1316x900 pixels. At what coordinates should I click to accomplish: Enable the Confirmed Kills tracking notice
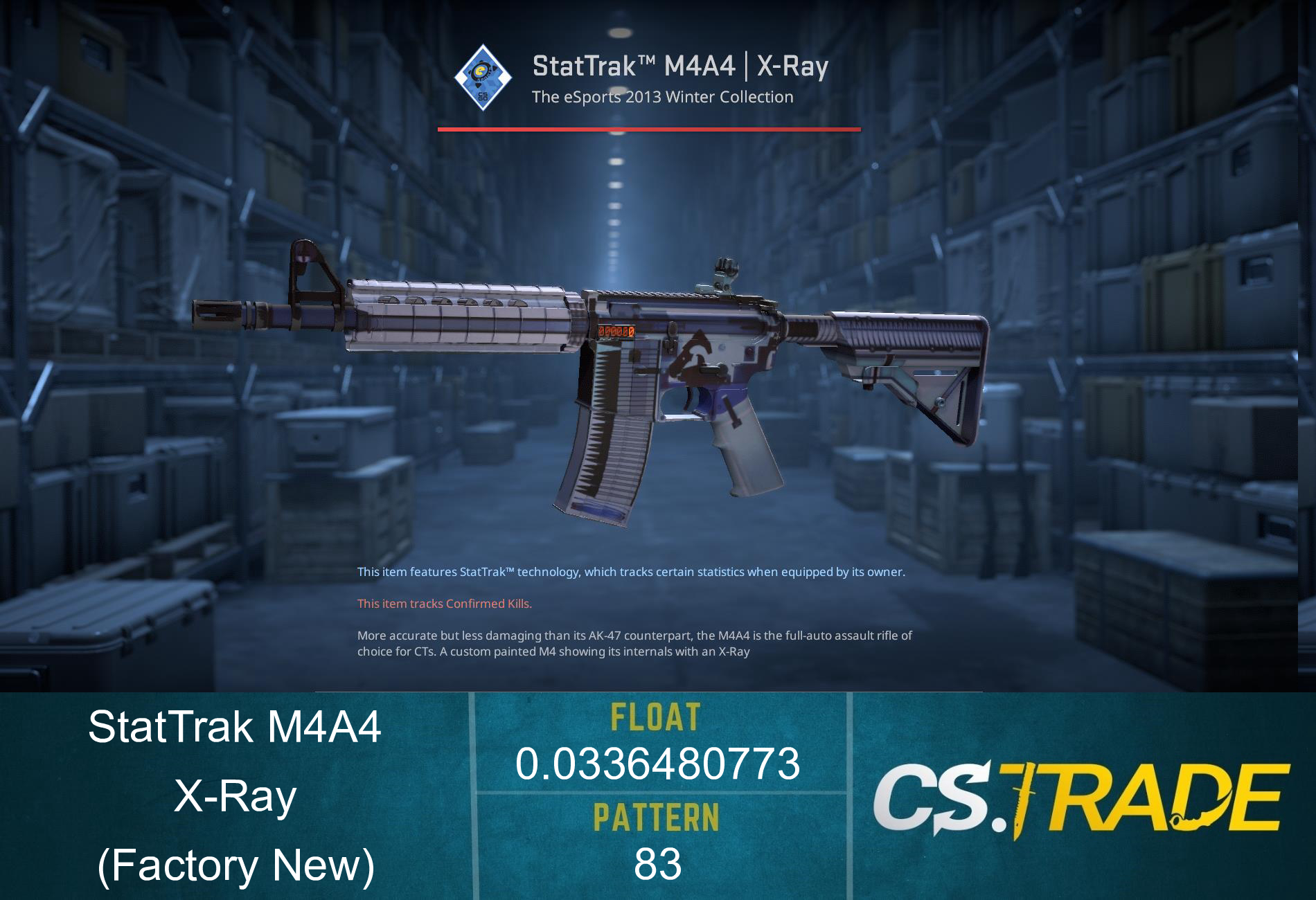[443, 604]
